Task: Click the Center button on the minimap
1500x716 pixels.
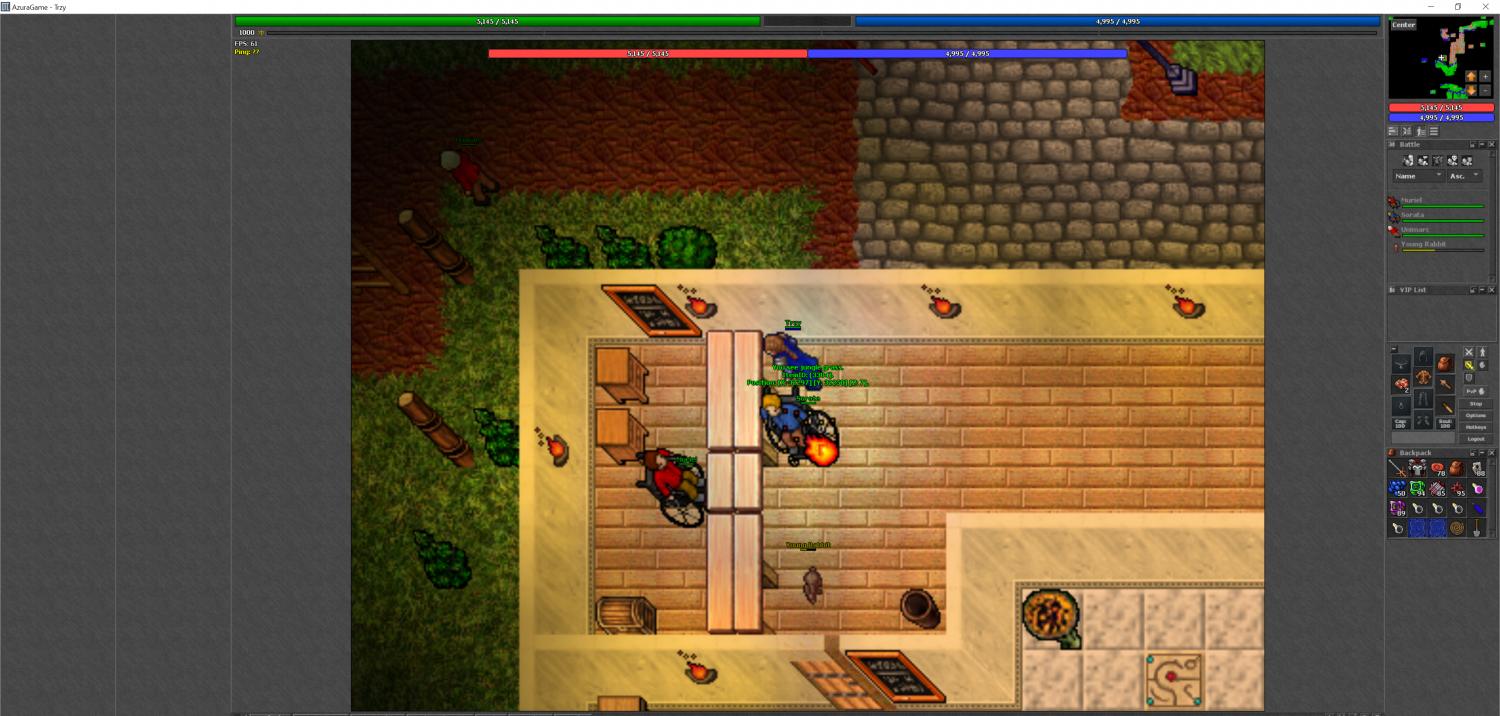Action: coord(1403,25)
